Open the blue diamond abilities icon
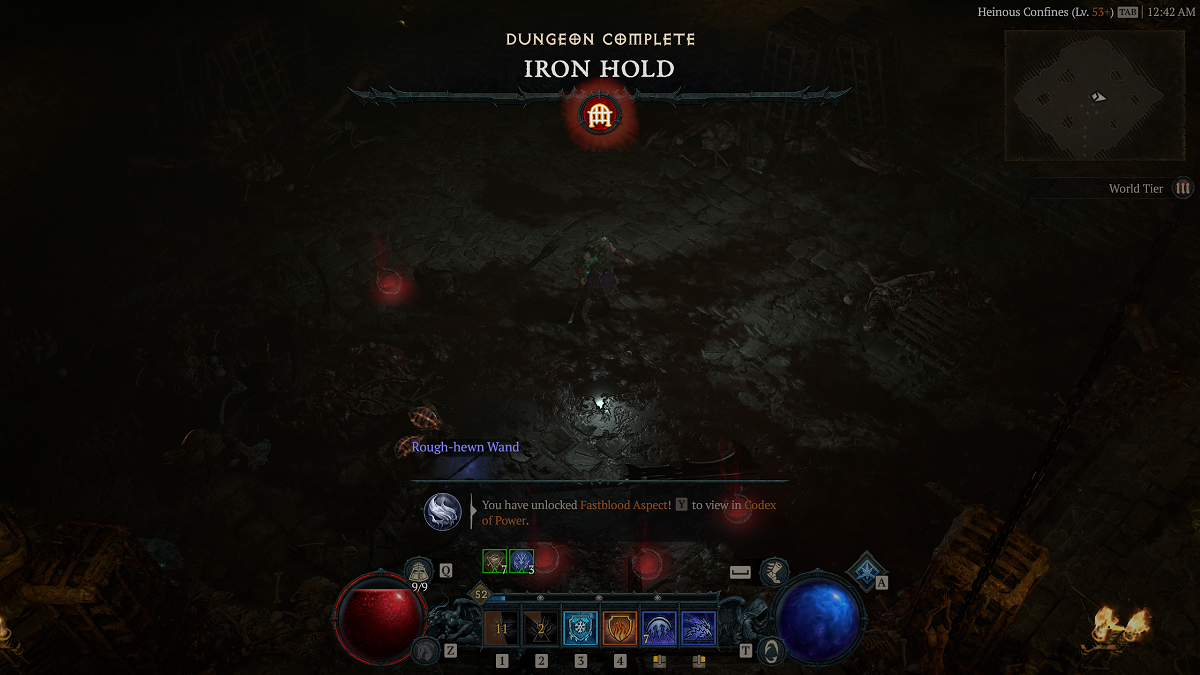 [864, 570]
